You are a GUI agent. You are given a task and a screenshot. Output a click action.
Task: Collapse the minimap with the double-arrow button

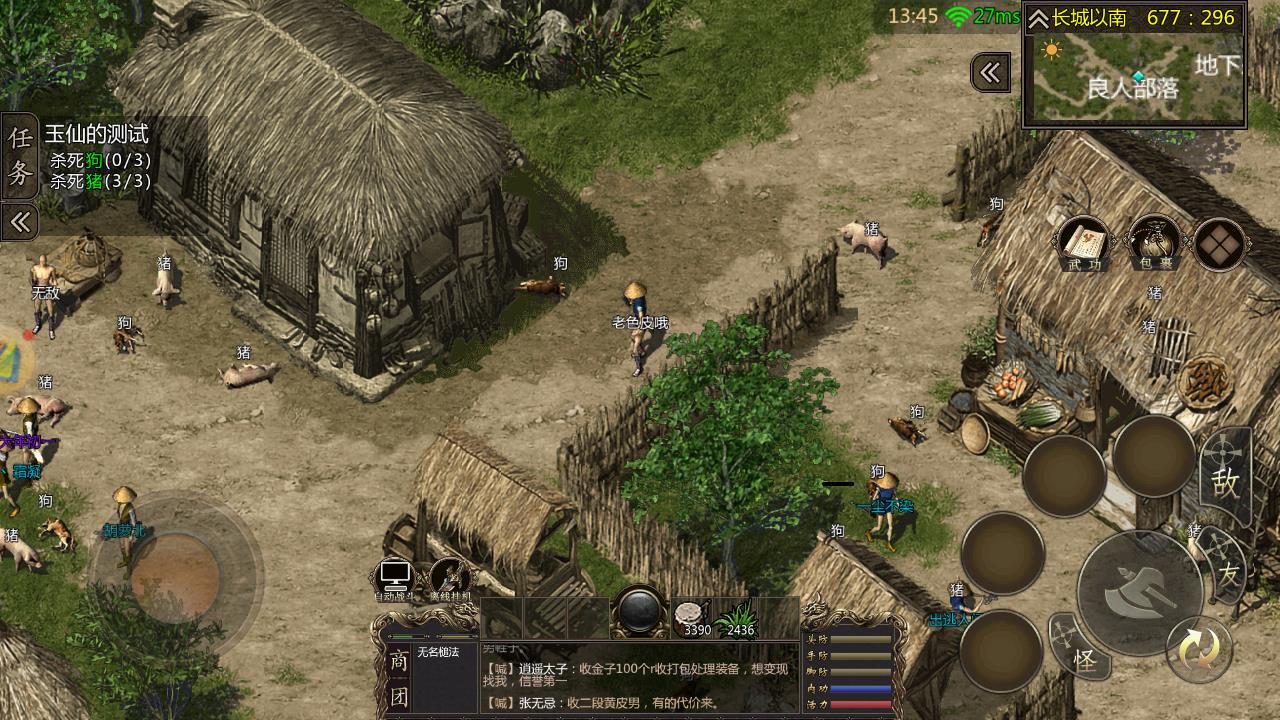[990, 72]
